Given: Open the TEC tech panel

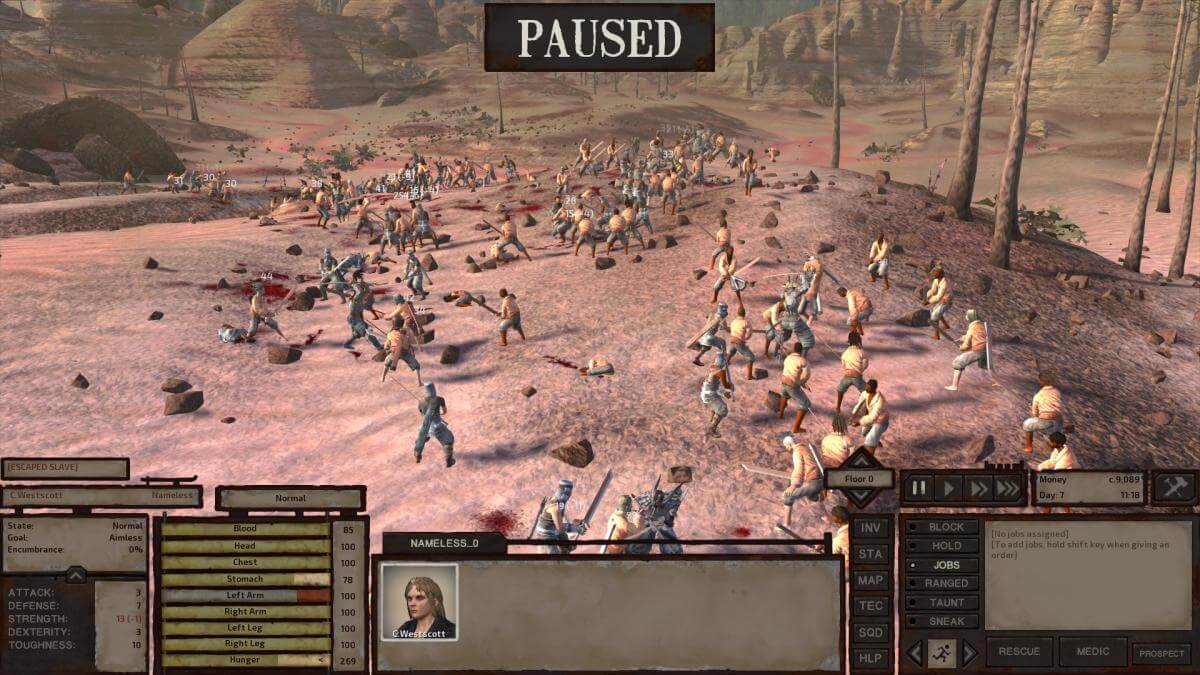Looking at the screenshot, I should click(871, 606).
